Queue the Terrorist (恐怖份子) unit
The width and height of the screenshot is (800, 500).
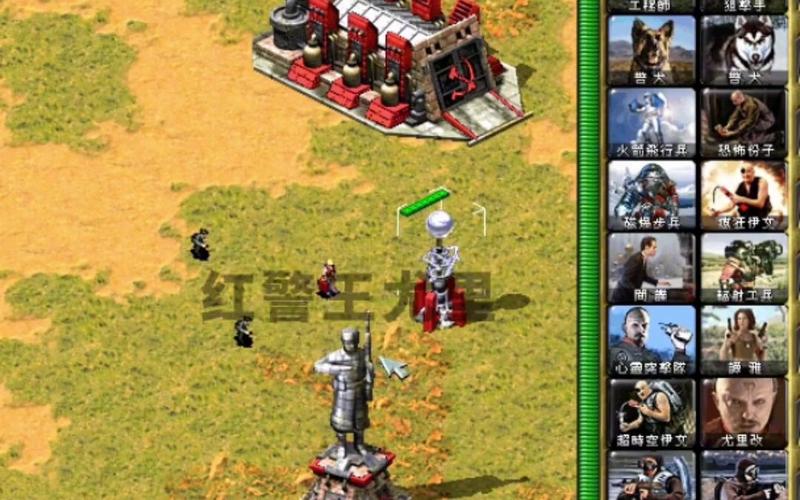pyautogui.click(x=743, y=122)
